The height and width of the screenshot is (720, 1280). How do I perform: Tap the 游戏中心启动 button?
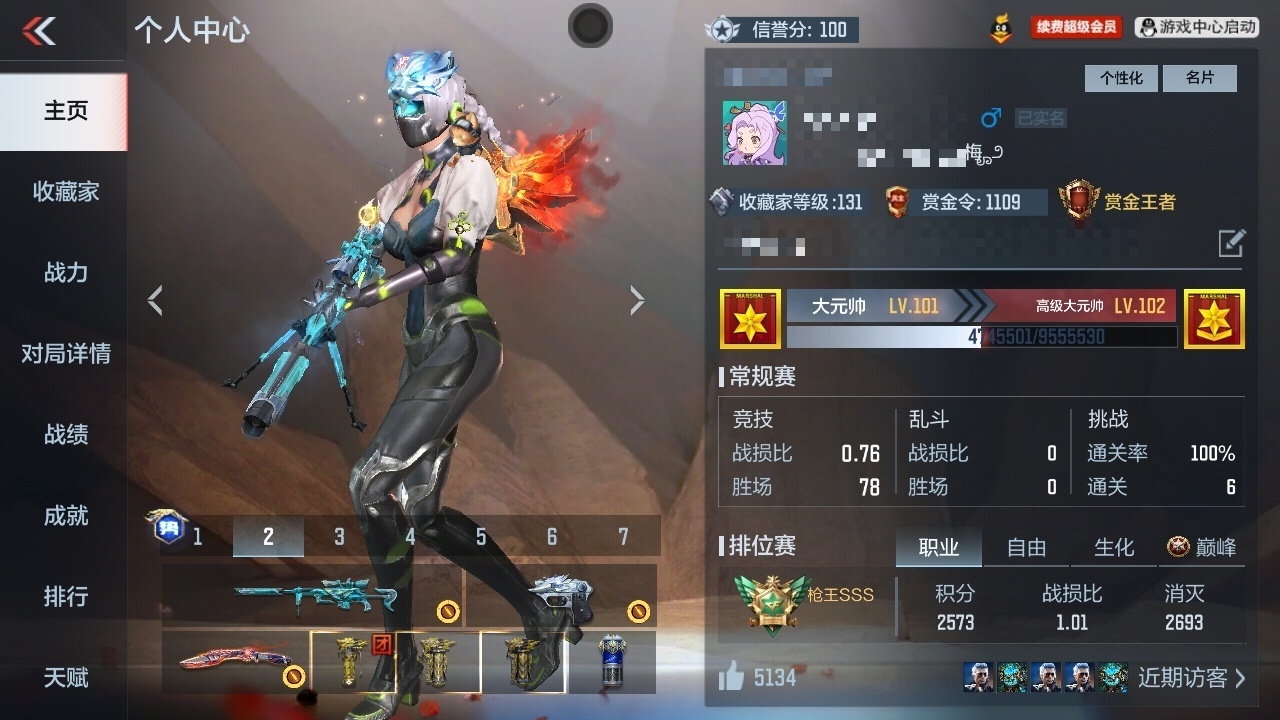[1197, 28]
